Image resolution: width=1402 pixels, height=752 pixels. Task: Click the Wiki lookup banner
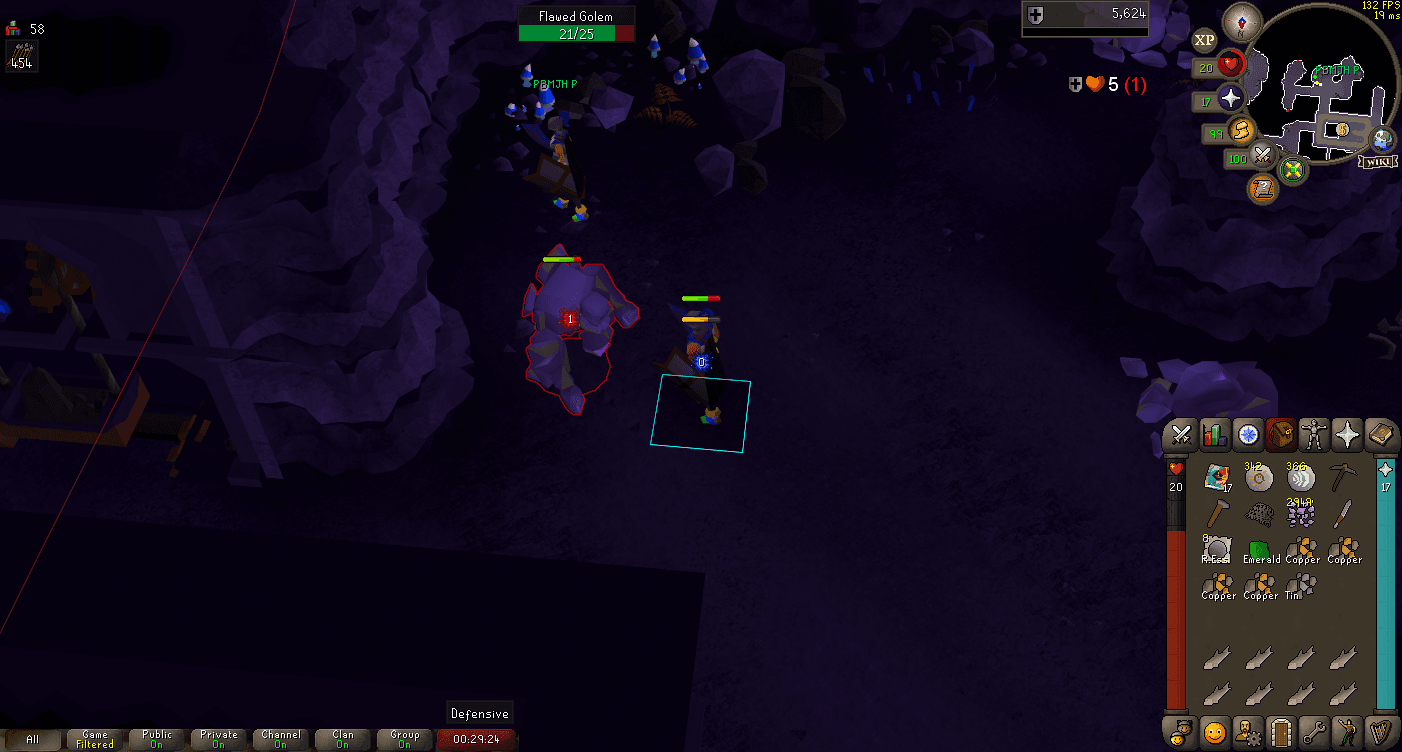(x=1378, y=160)
